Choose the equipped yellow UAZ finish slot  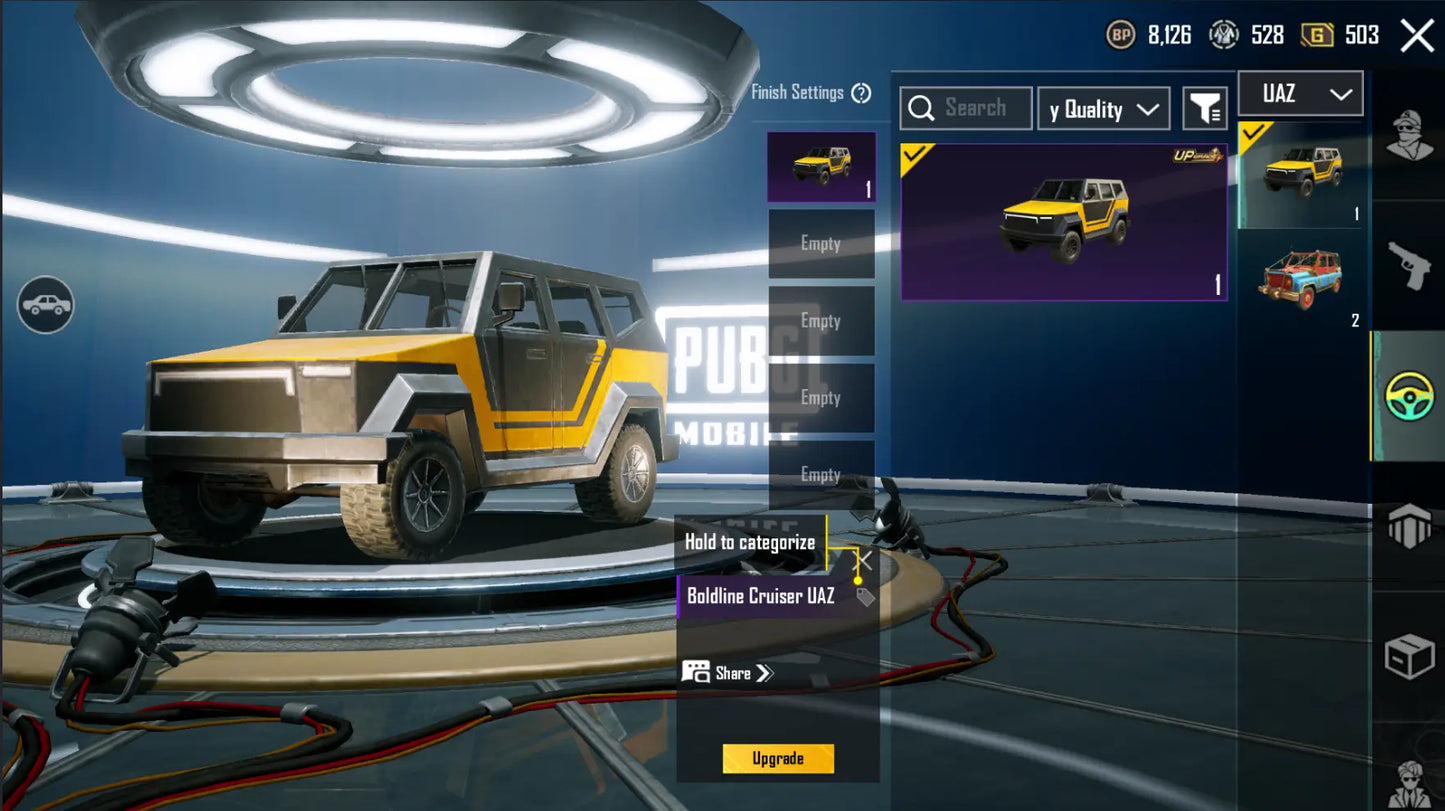point(821,167)
